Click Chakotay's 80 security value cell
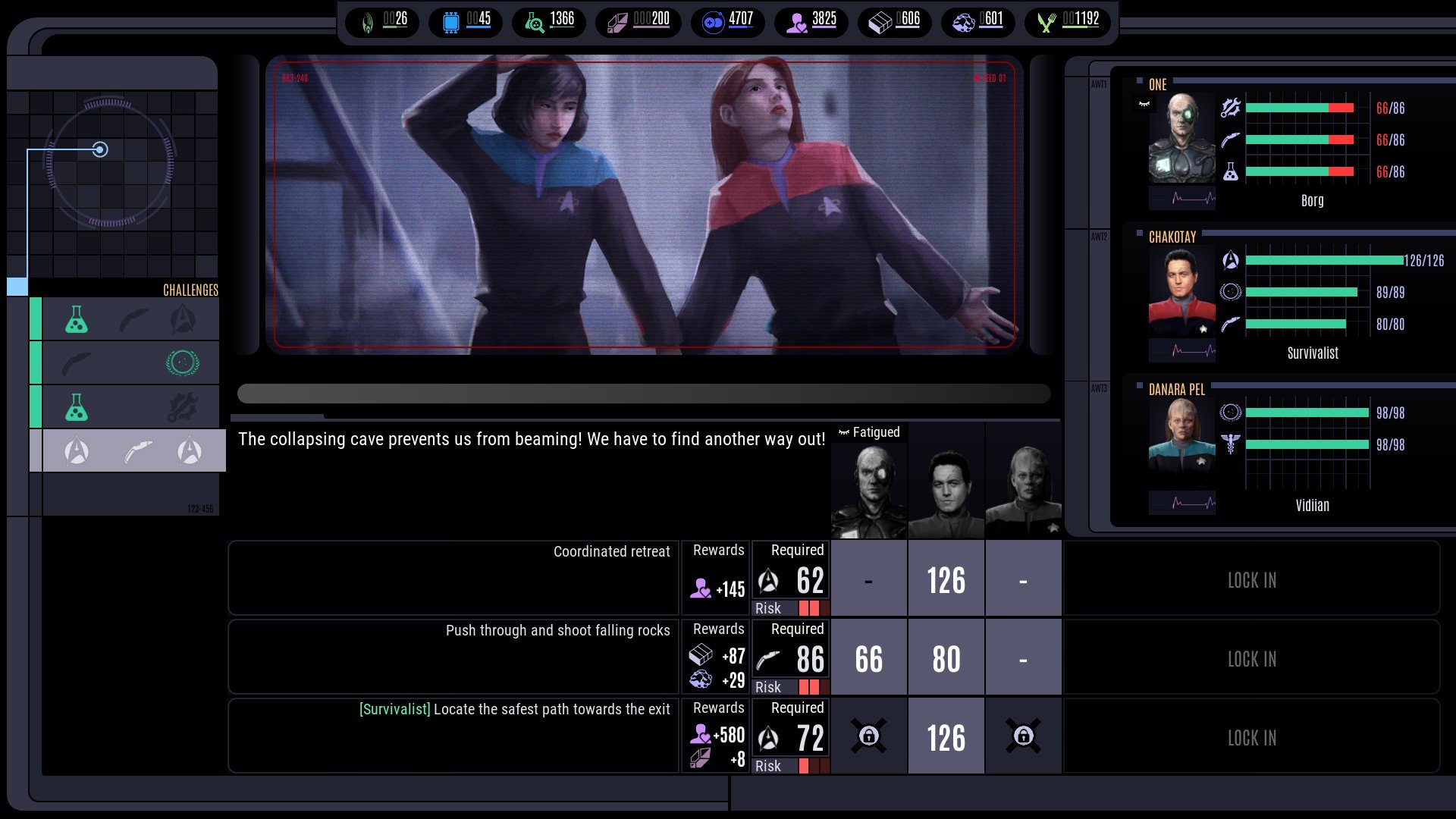Viewport: 1456px width, 819px height. pos(946,659)
